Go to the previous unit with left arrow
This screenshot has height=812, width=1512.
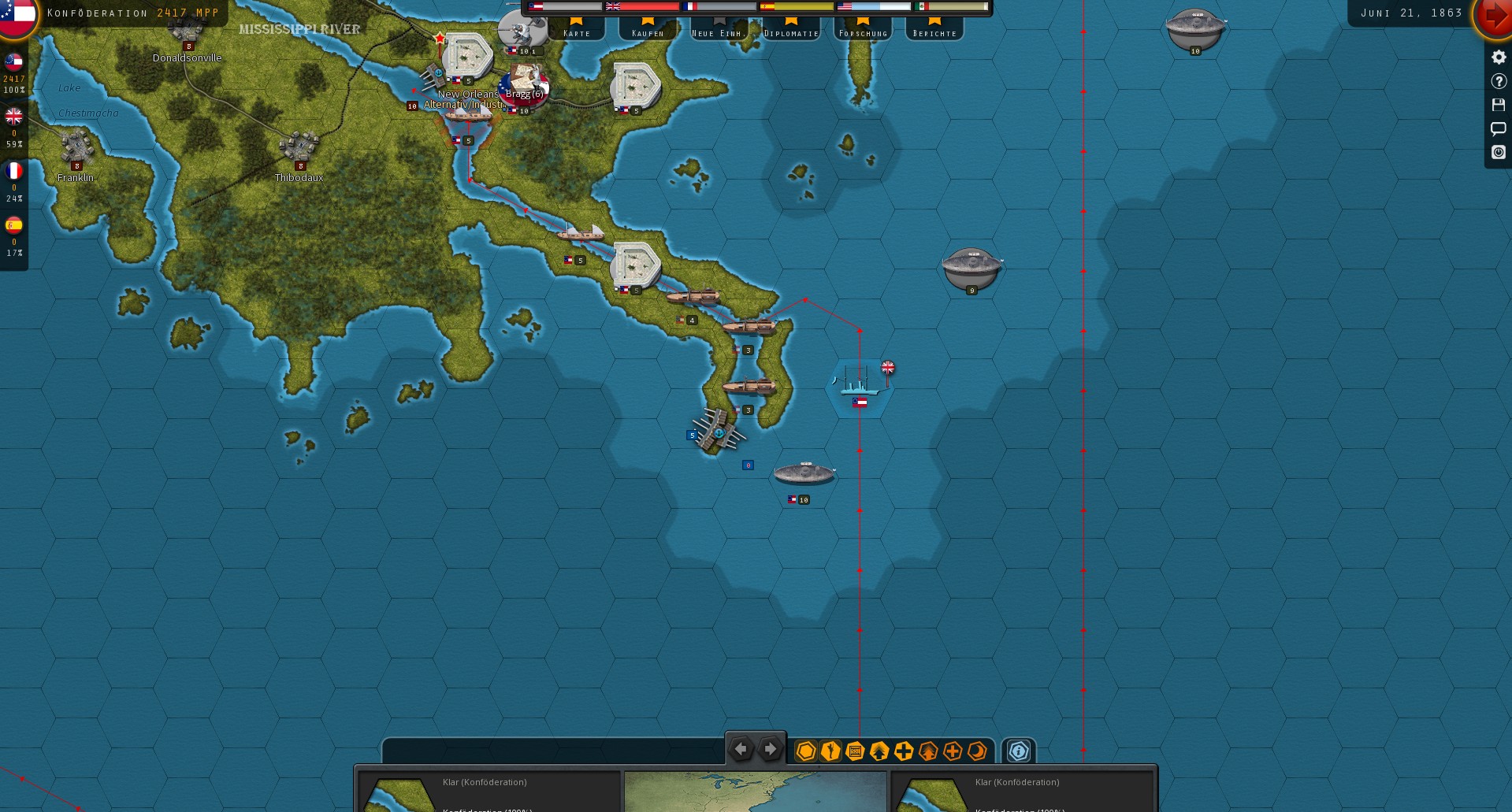point(741,749)
